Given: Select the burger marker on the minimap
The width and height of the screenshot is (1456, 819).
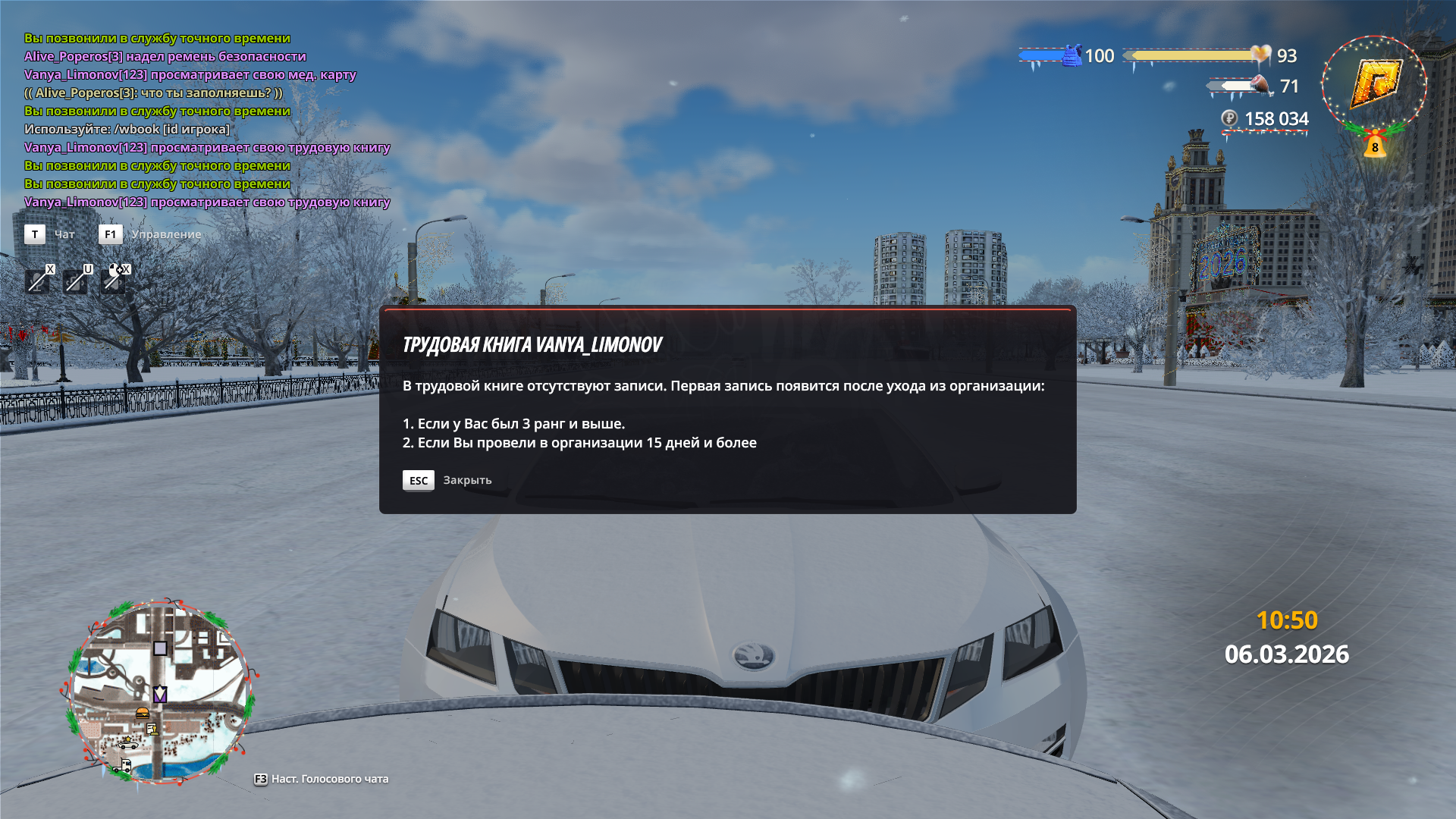Looking at the screenshot, I should [142, 713].
